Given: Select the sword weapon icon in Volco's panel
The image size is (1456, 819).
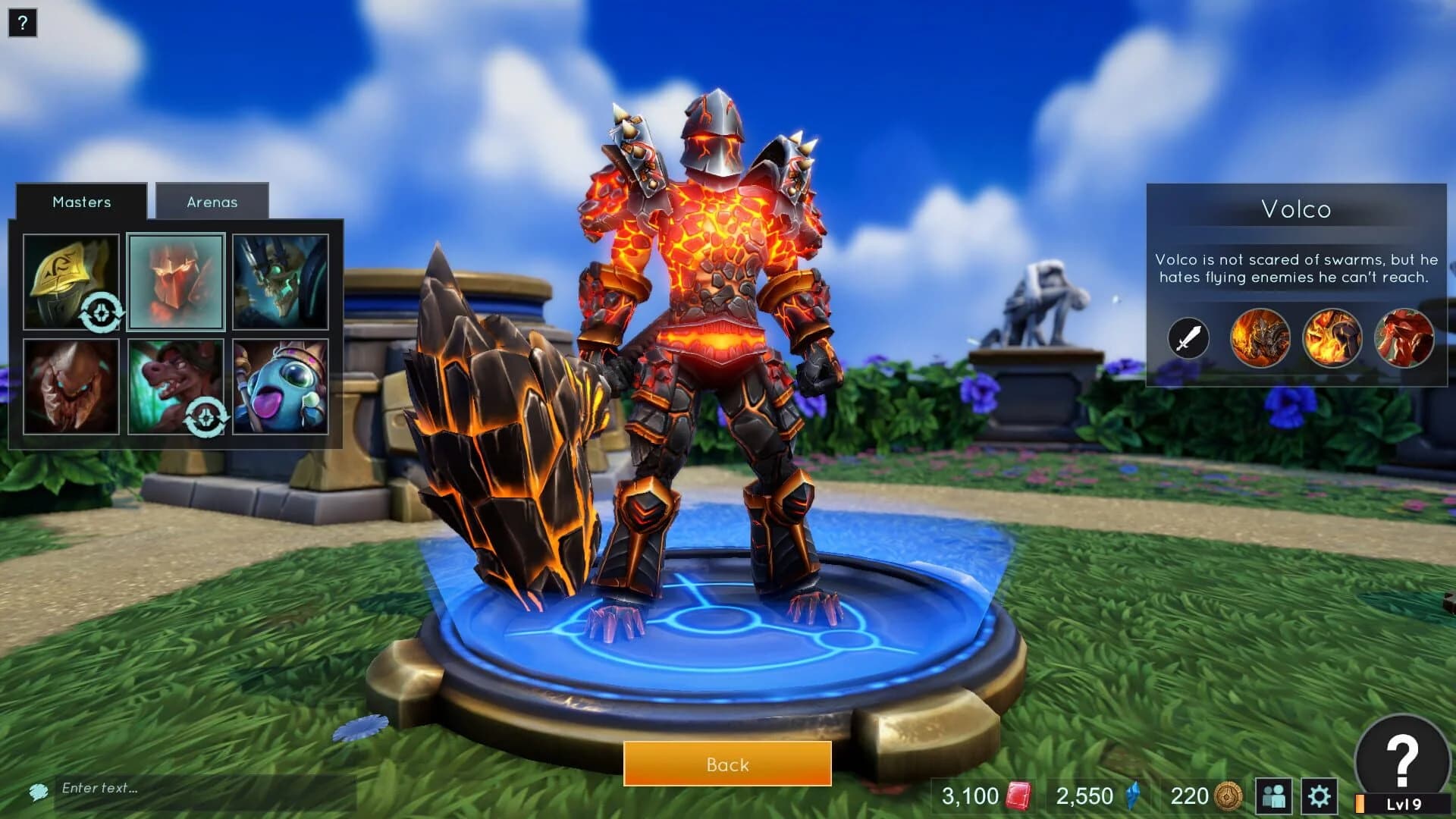Looking at the screenshot, I should (1188, 339).
